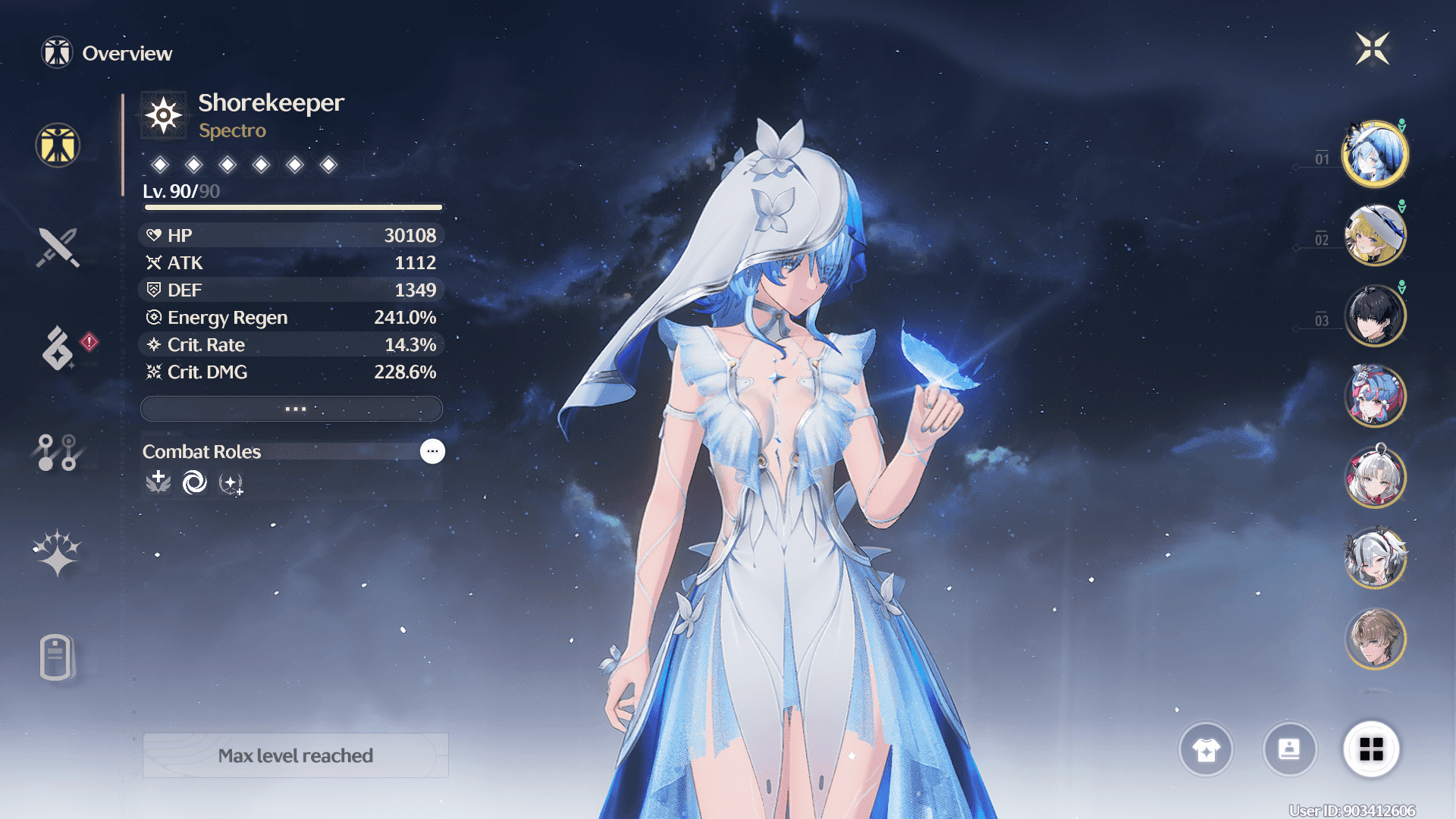The width and height of the screenshot is (1456, 819).
Task: Select Shorekeeper portrait in team slot 01
Action: tap(1375, 154)
